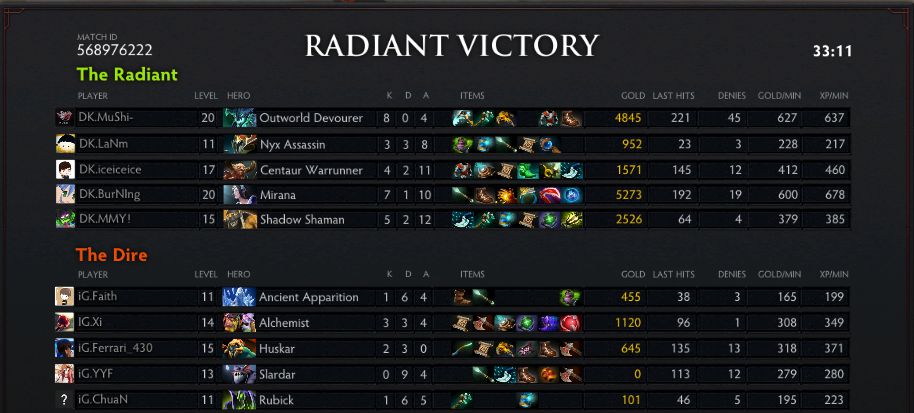914x413 pixels.
Task: Choose the Huskar hero icon
Action: (239, 348)
